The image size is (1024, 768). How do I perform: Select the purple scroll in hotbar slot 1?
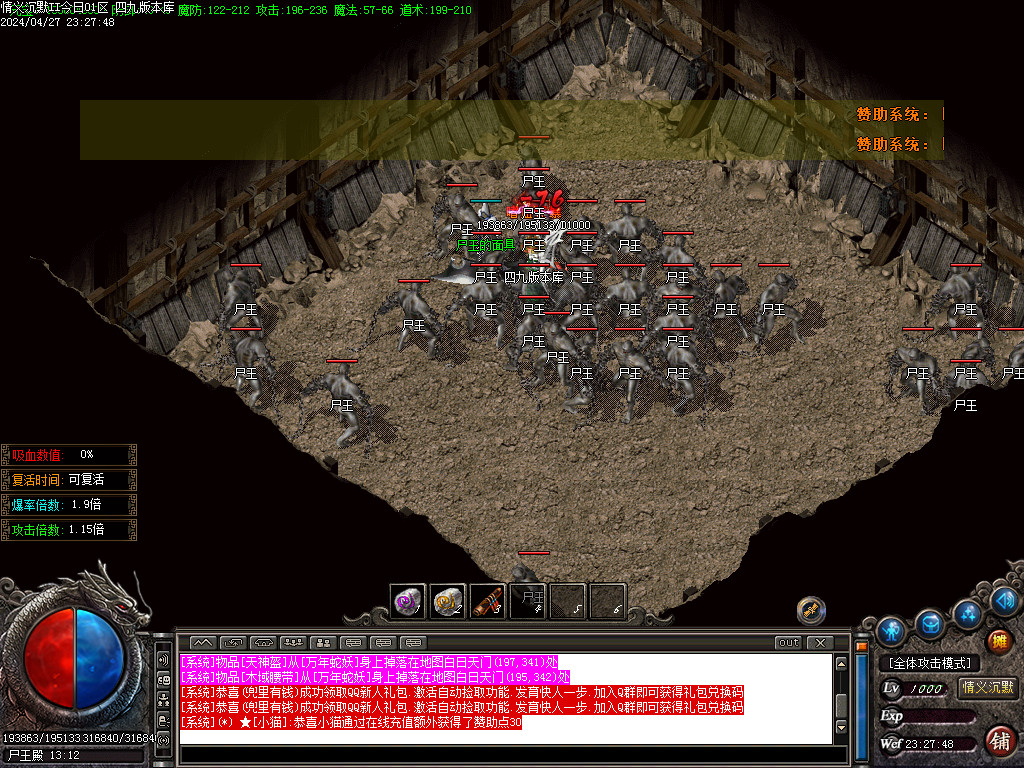(408, 601)
